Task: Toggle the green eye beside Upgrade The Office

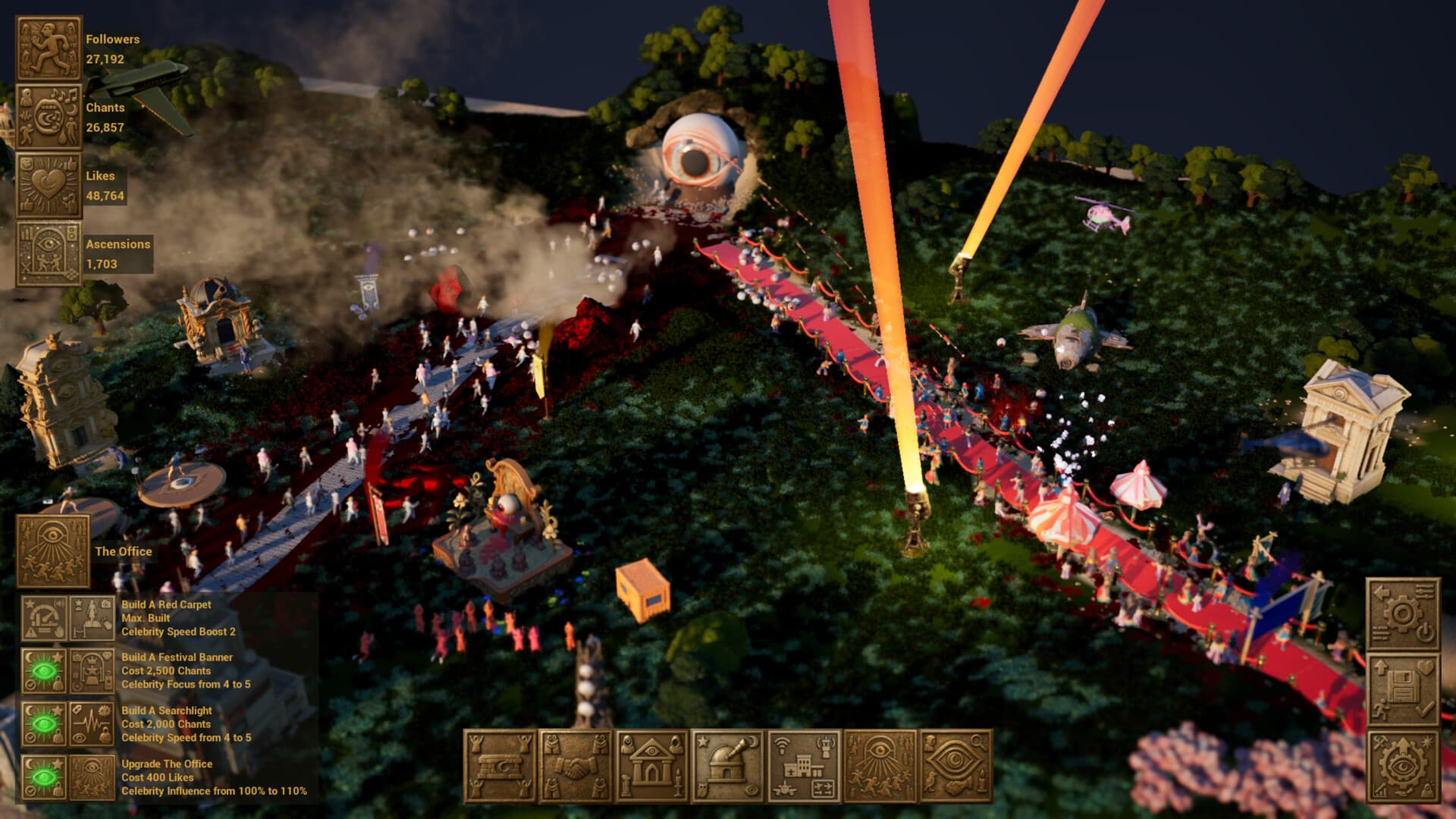Action: 42,777
